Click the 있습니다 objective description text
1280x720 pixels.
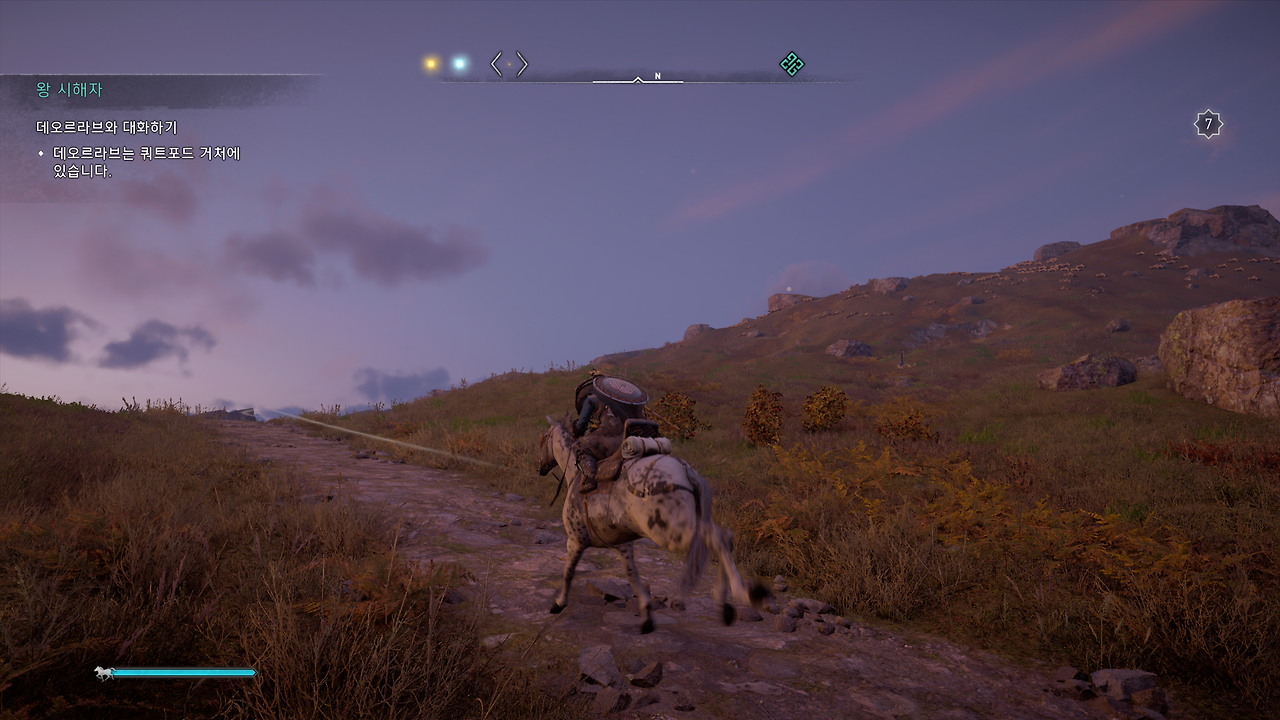[80, 170]
